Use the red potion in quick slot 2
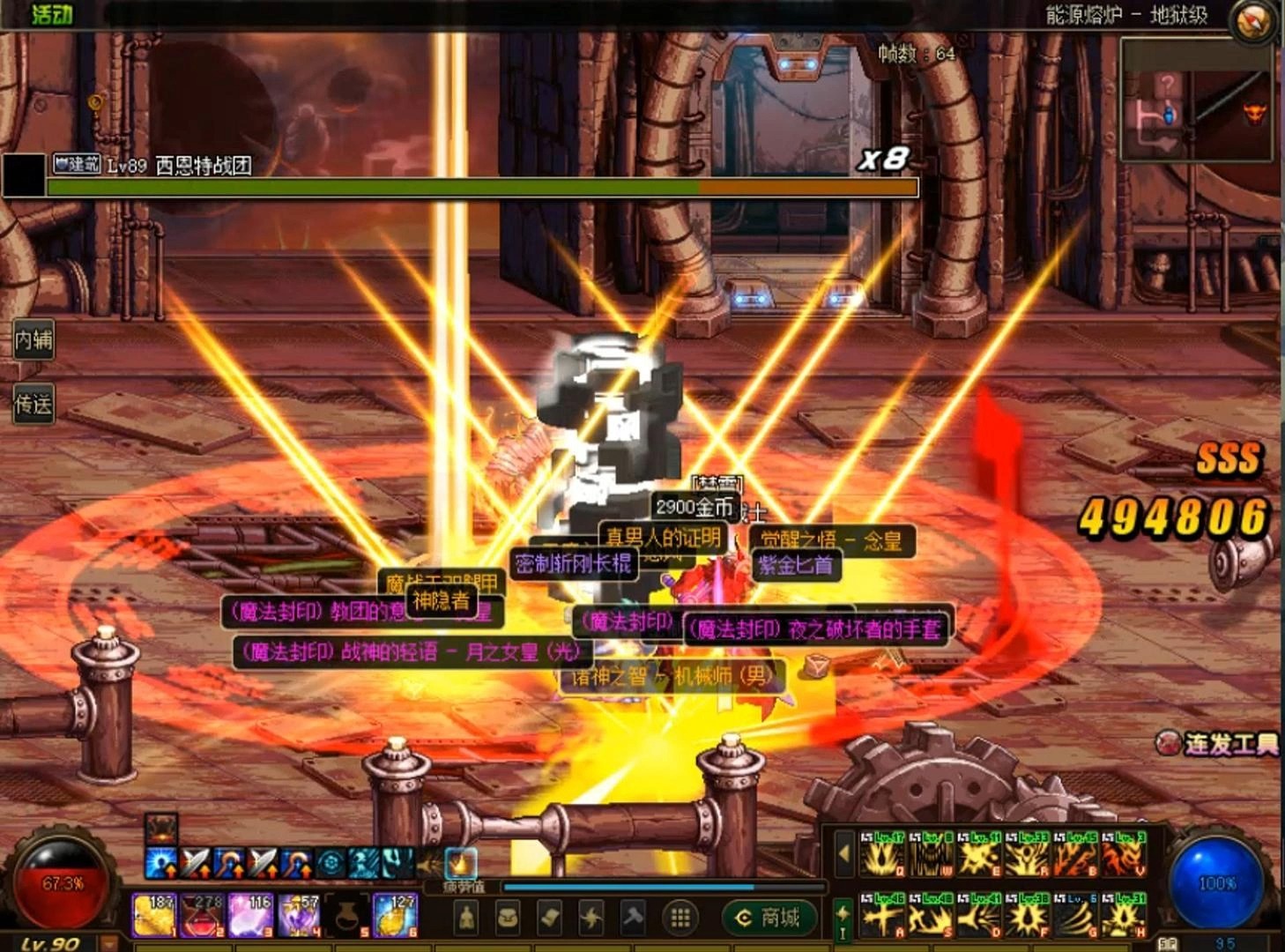The image size is (1285, 952). tap(202, 914)
